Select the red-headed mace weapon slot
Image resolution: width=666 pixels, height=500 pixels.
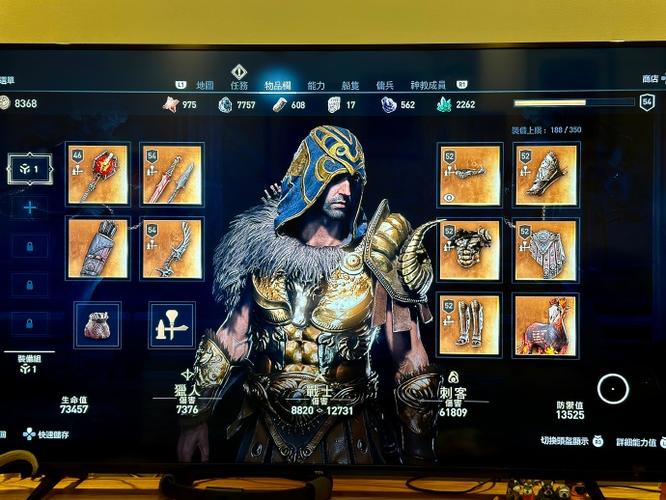(98, 175)
